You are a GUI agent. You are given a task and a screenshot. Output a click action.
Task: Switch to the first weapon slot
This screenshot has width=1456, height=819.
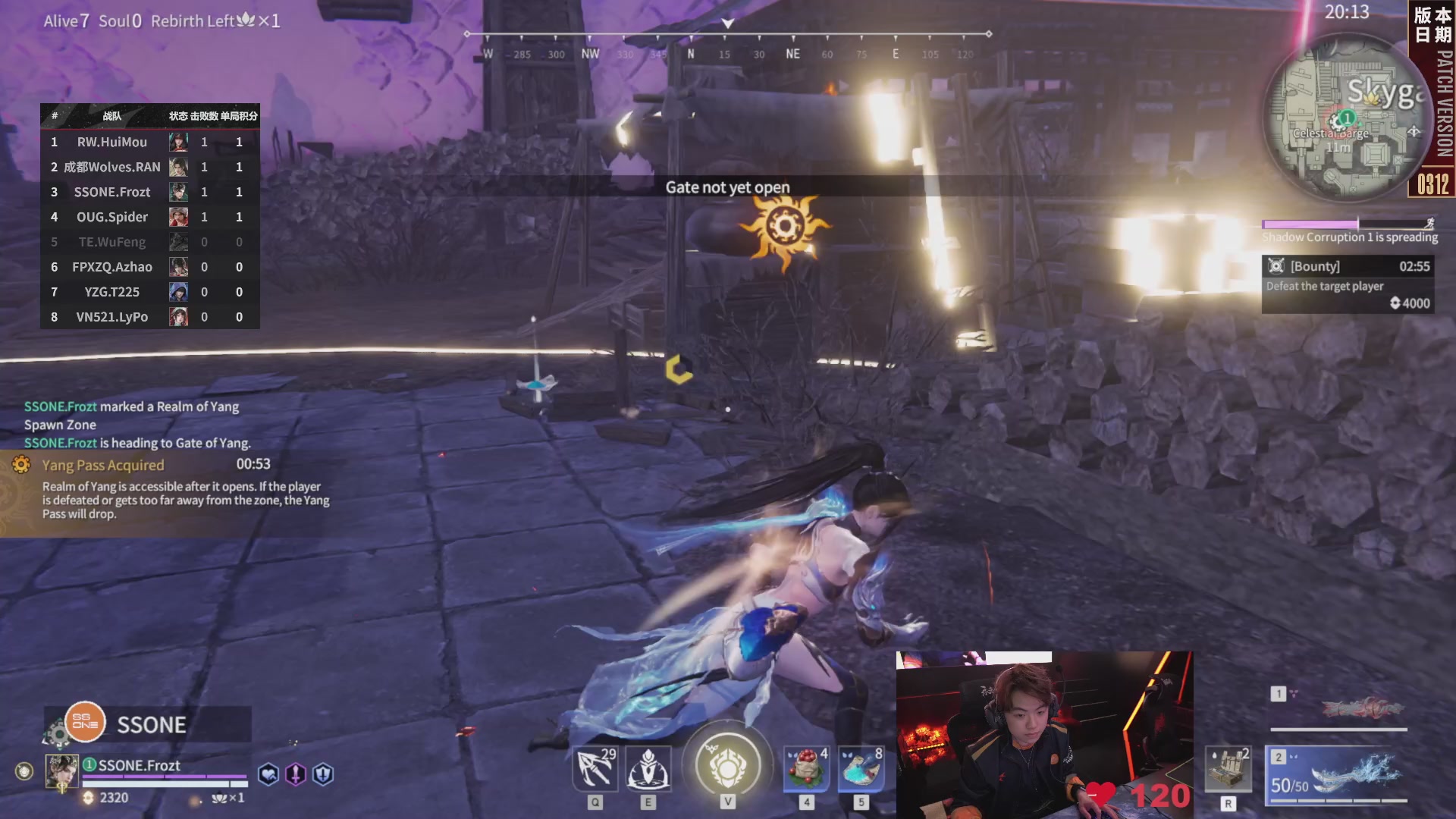(x=1338, y=708)
